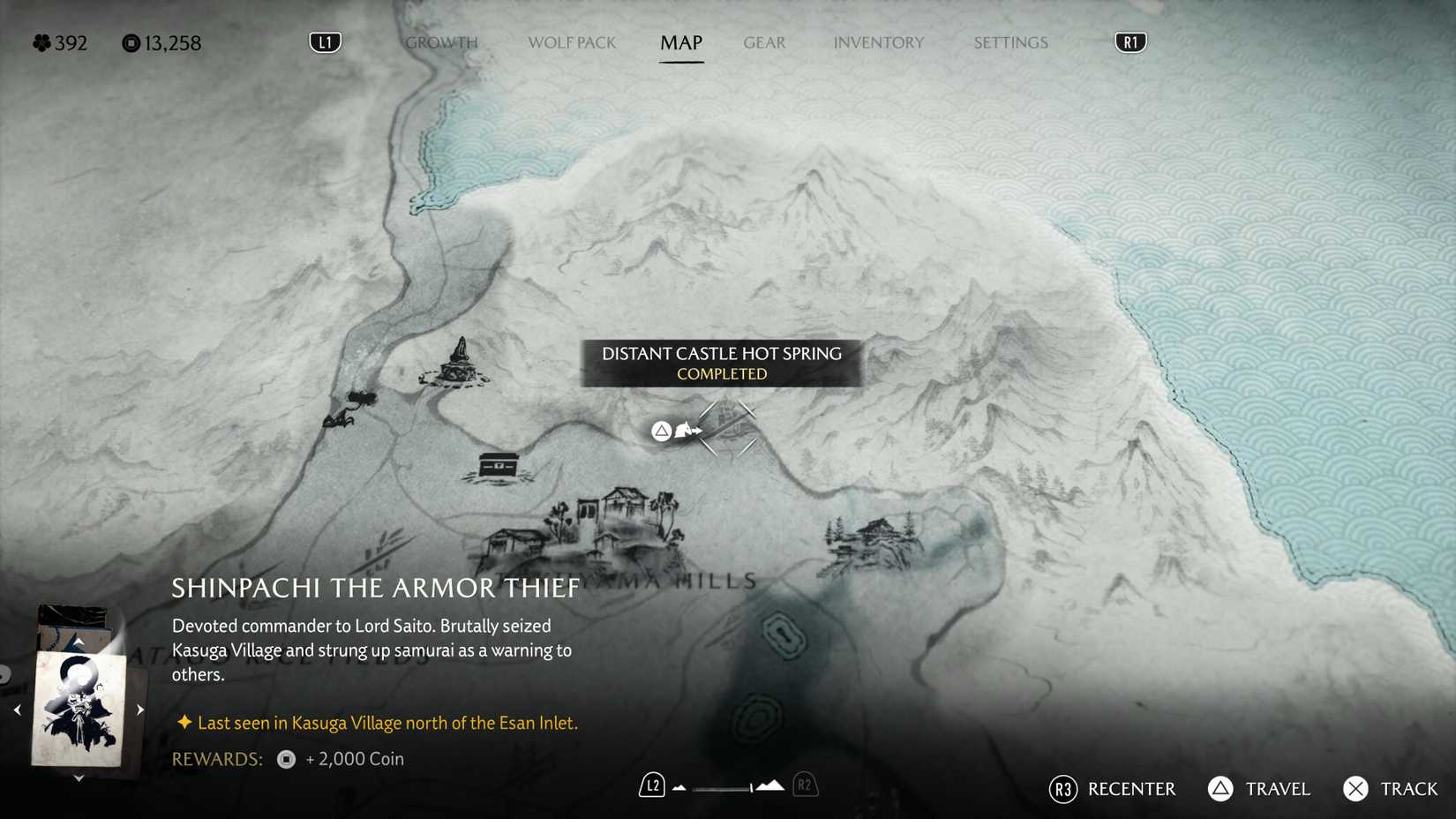Select the flower currency icon top left
The image size is (1456, 819).
[x=41, y=42]
